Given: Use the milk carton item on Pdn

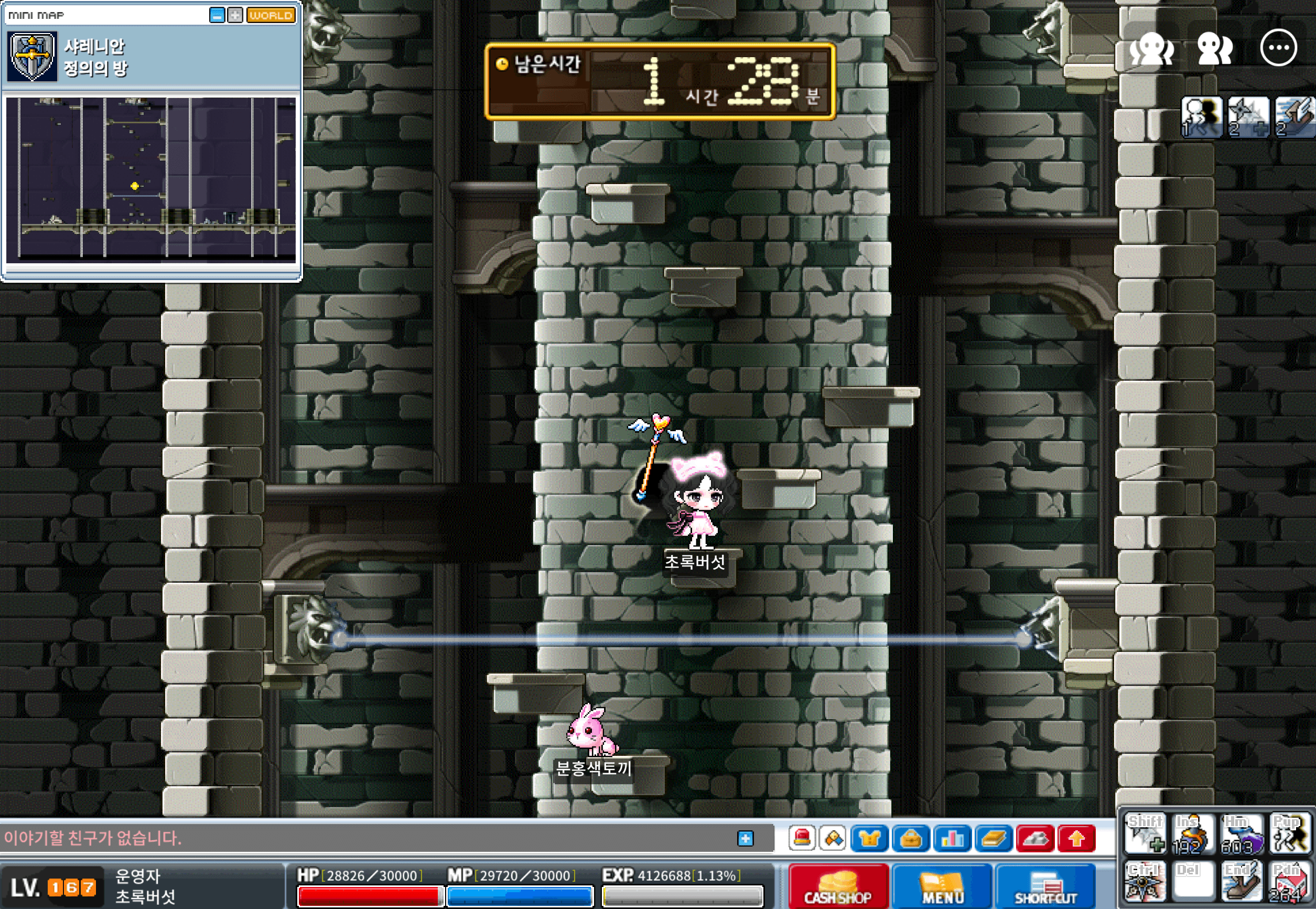Looking at the screenshot, I should [1290, 883].
